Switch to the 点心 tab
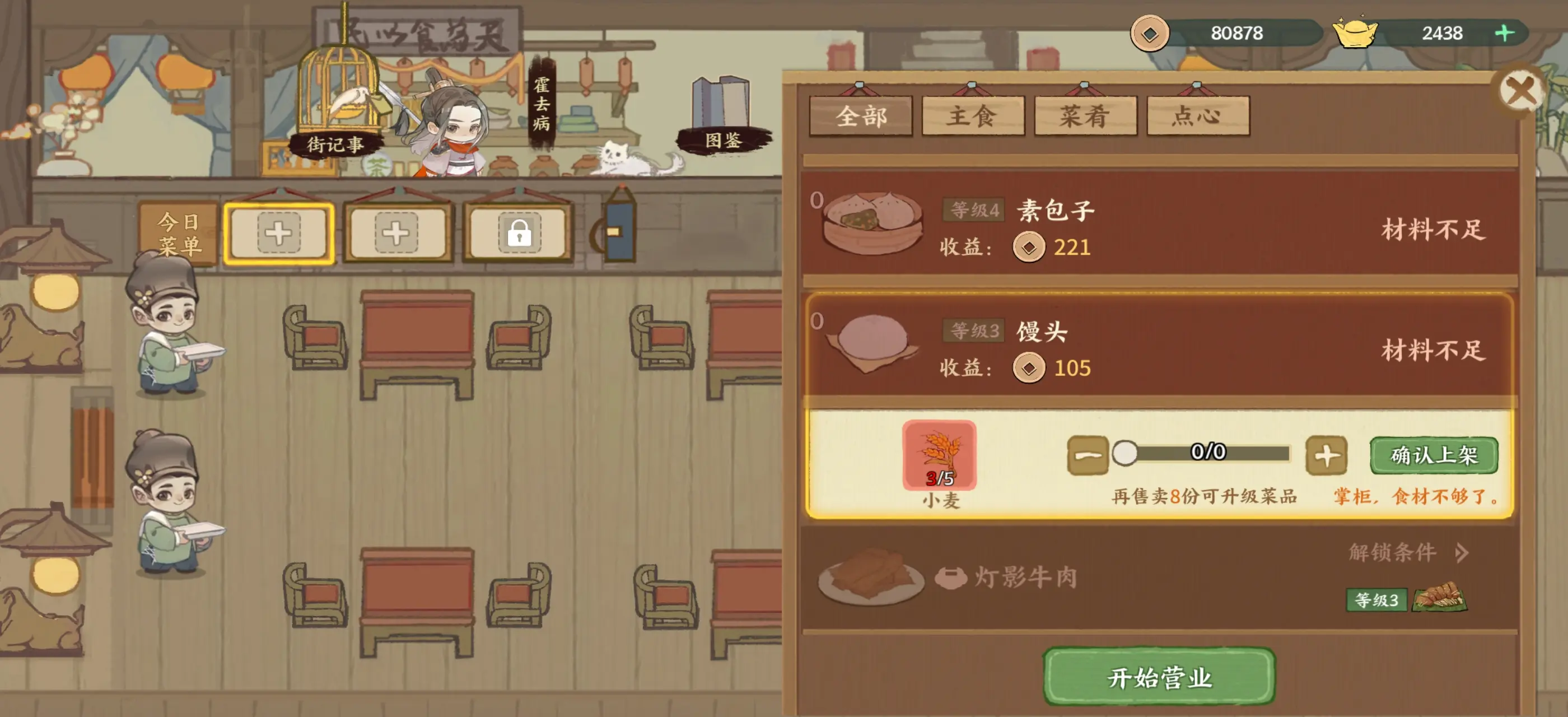The width and height of the screenshot is (1568, 717). (1197, 115)
